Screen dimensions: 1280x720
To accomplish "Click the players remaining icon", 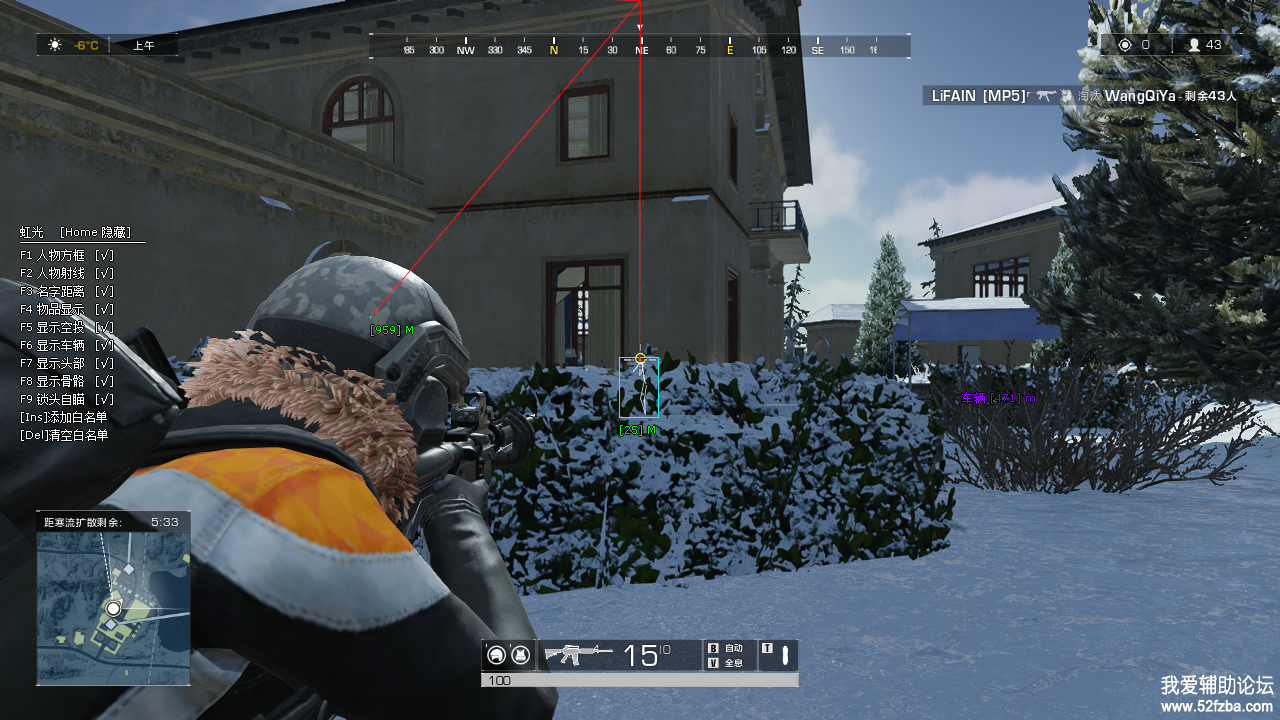I will (1193, 45).
